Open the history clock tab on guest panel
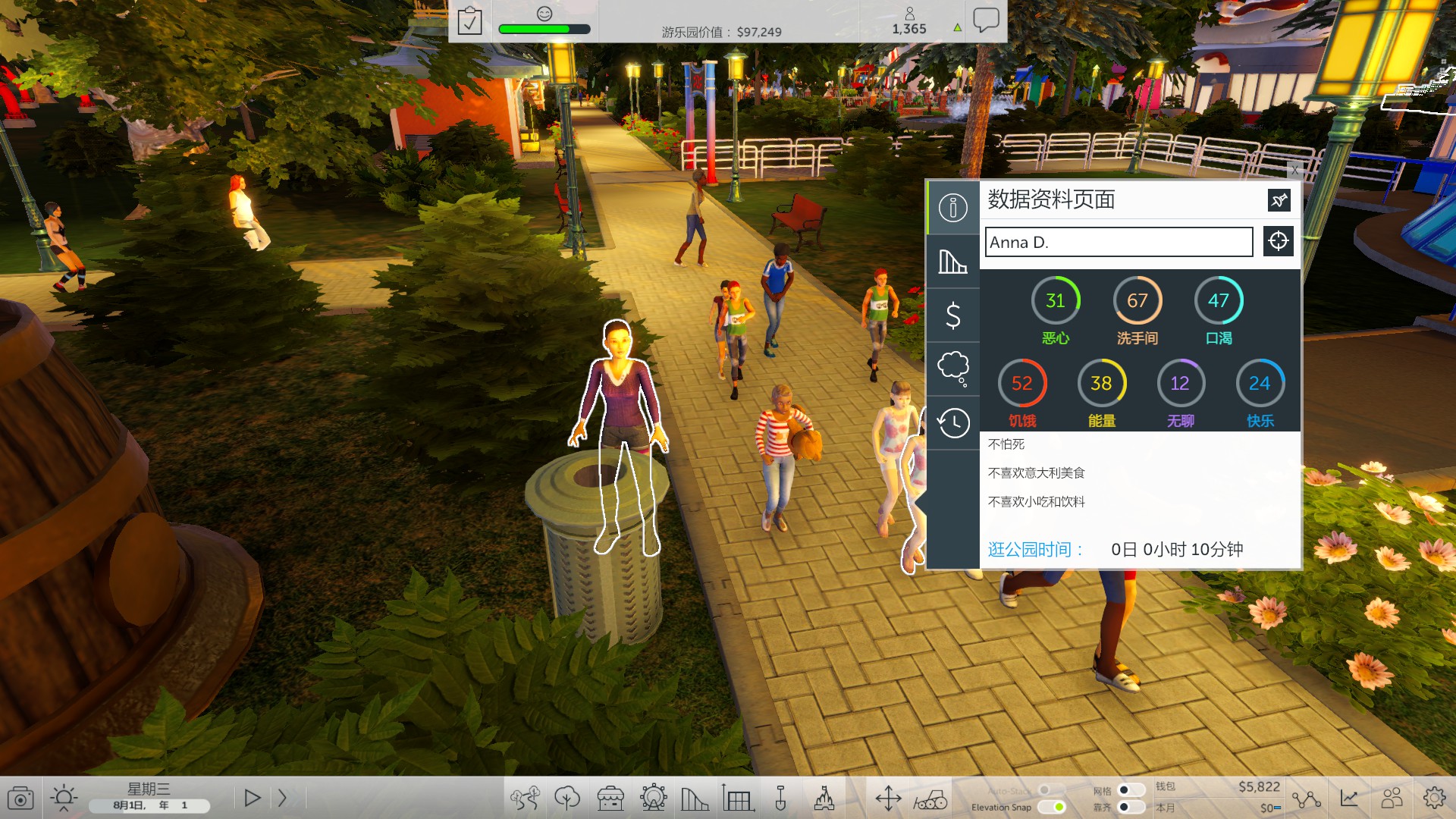Screen dimensions: 1456x819 pyautogui.click(x=952, y=423)
